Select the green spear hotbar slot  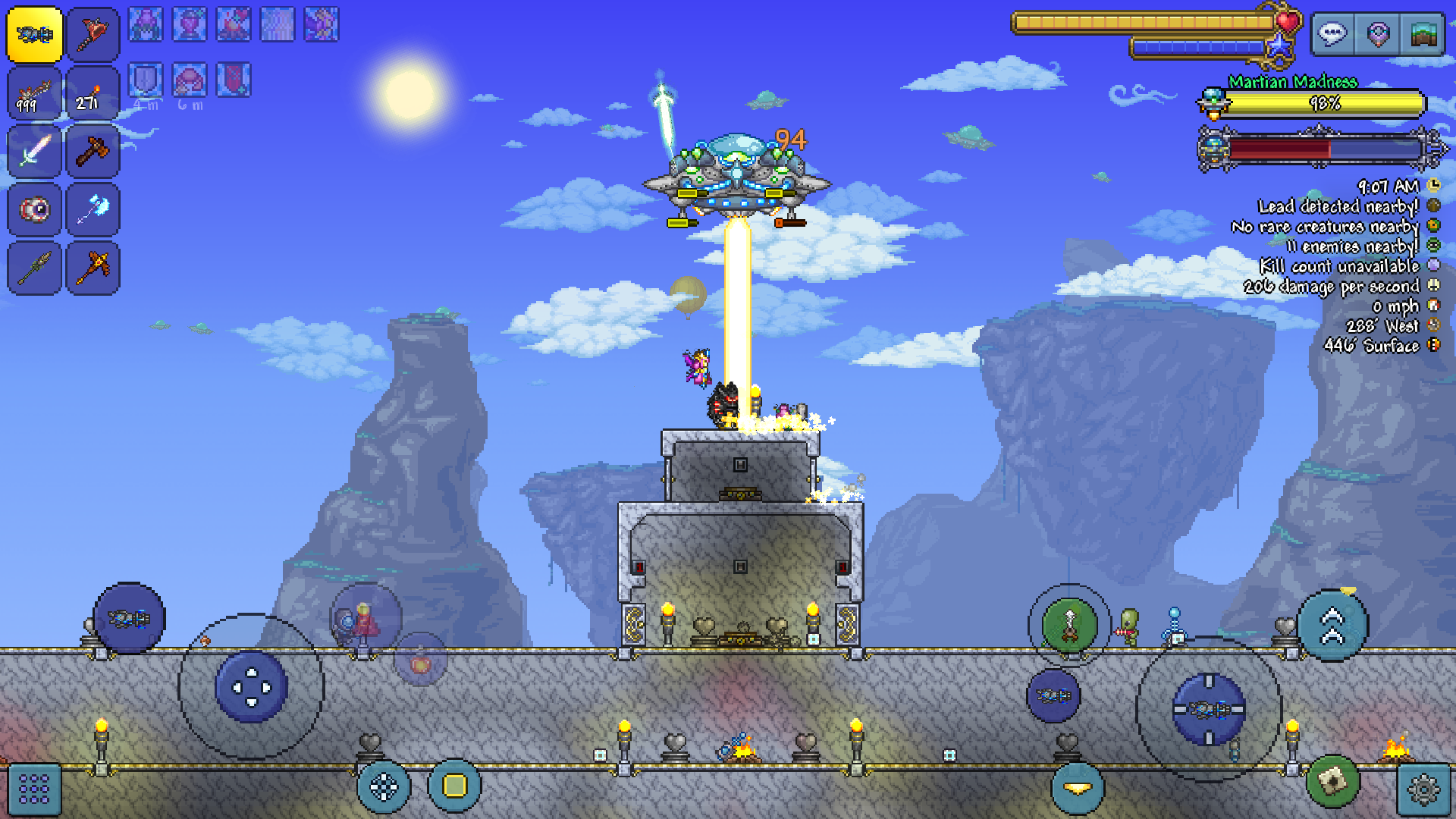[35, 268]
